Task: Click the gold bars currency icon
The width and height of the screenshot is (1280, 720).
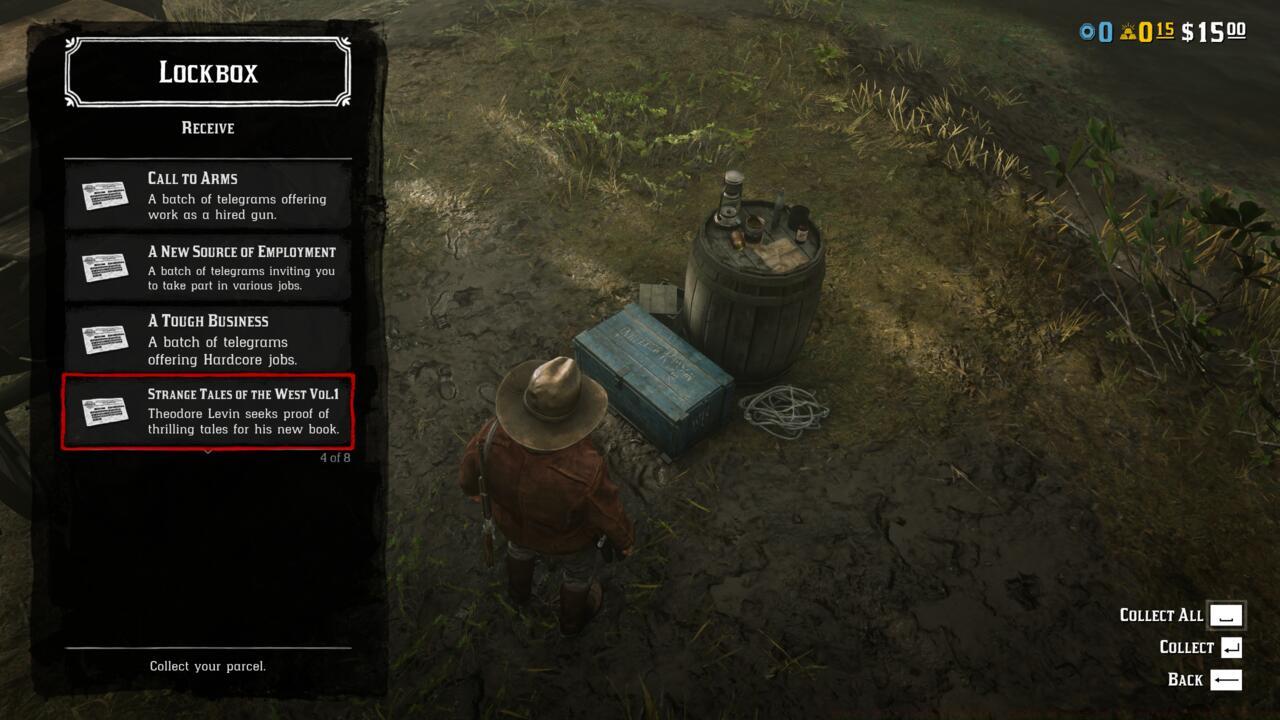Action: point(1127,31)
